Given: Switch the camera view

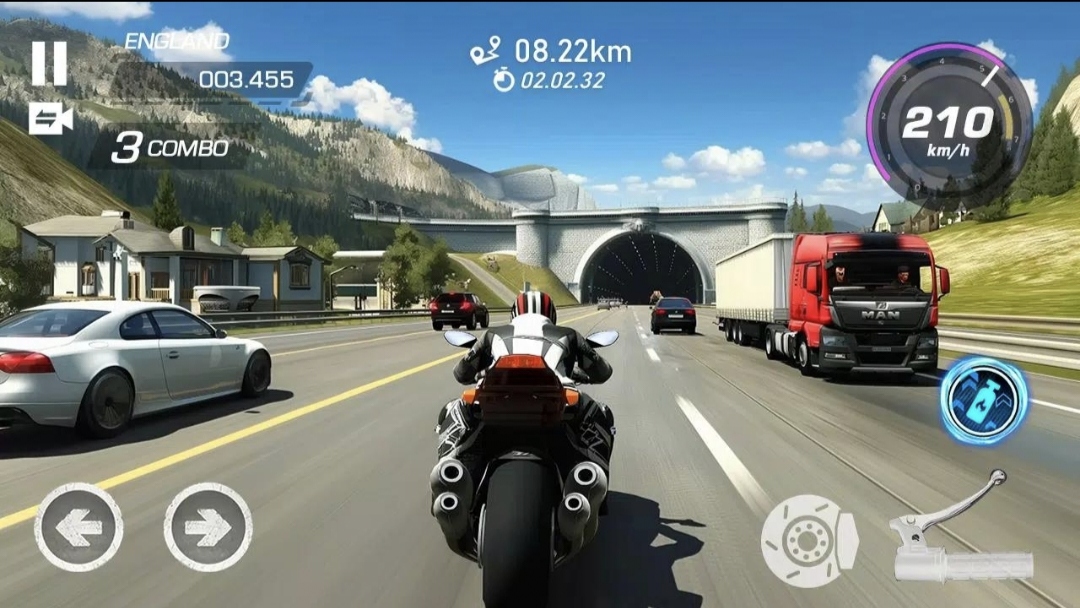Looking at the screenshot, I should click(50, 119).
